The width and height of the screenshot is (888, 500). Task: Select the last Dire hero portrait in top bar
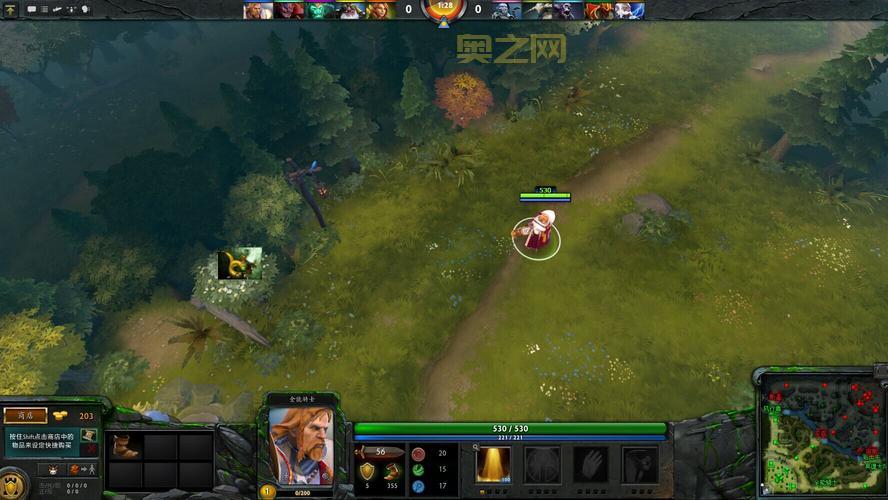630,10
